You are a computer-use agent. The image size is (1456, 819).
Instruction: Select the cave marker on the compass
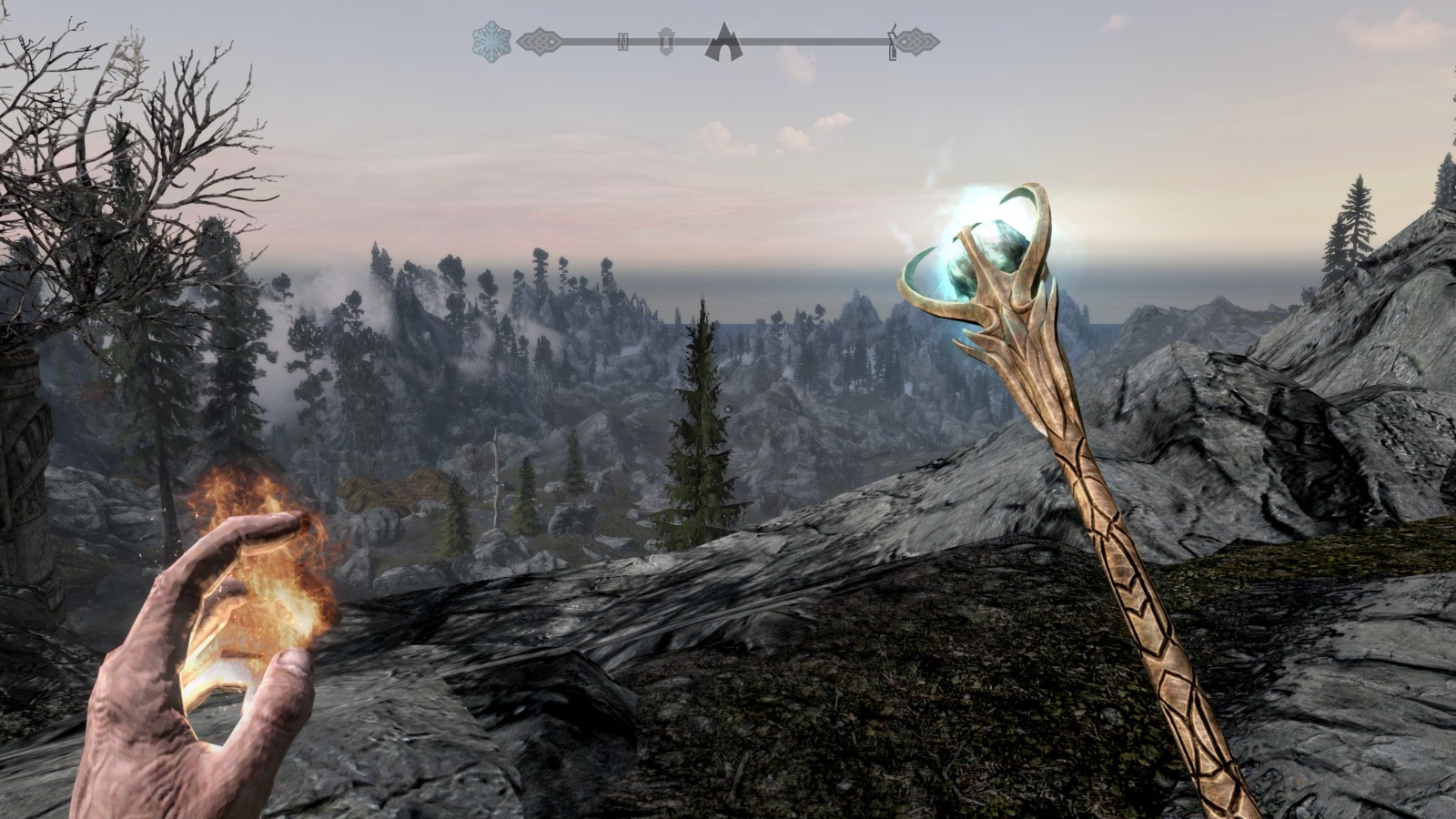724,42
